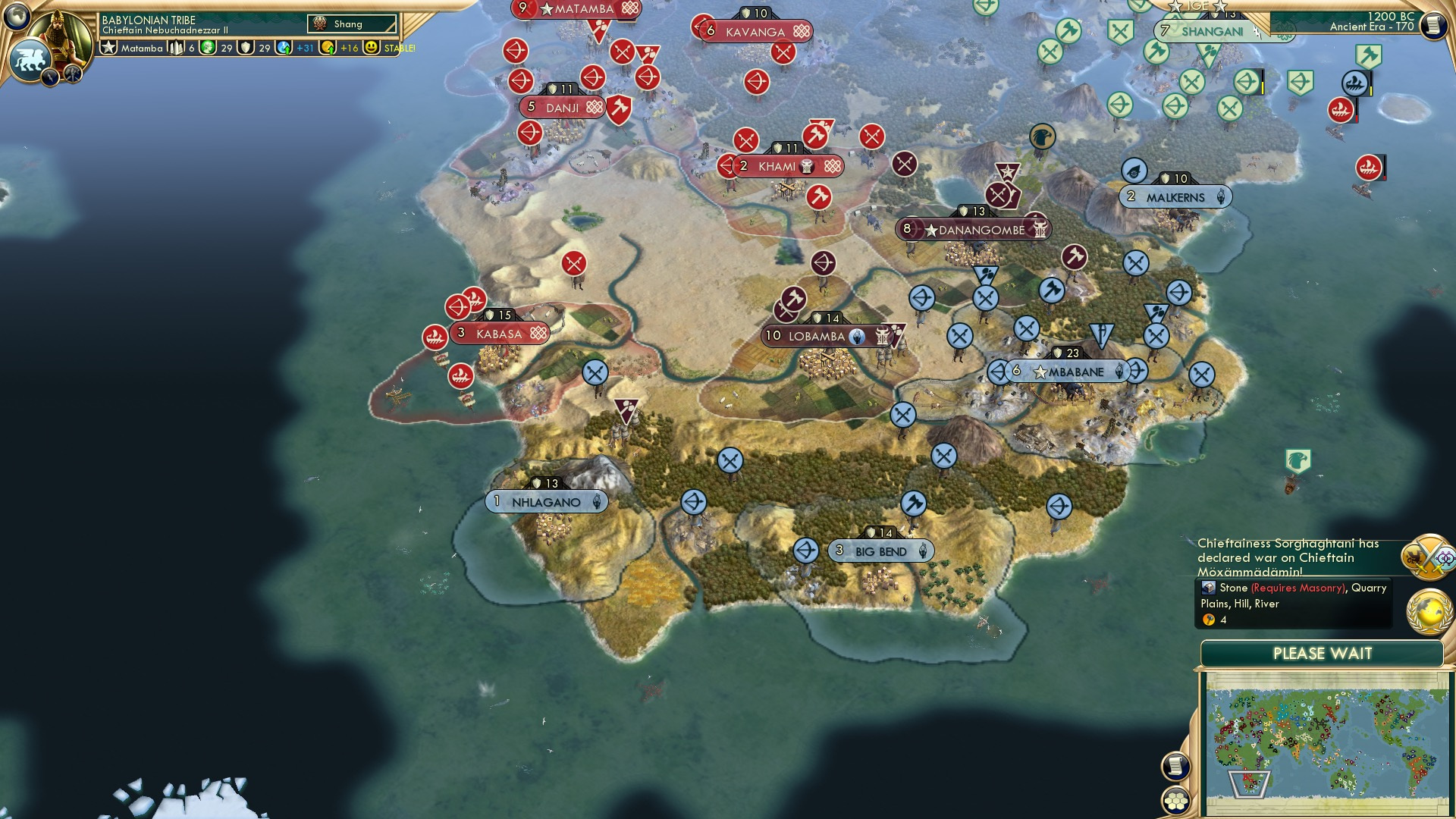Click the green science icon in the top status bar

pyautogui.click(x=208, y=48)
